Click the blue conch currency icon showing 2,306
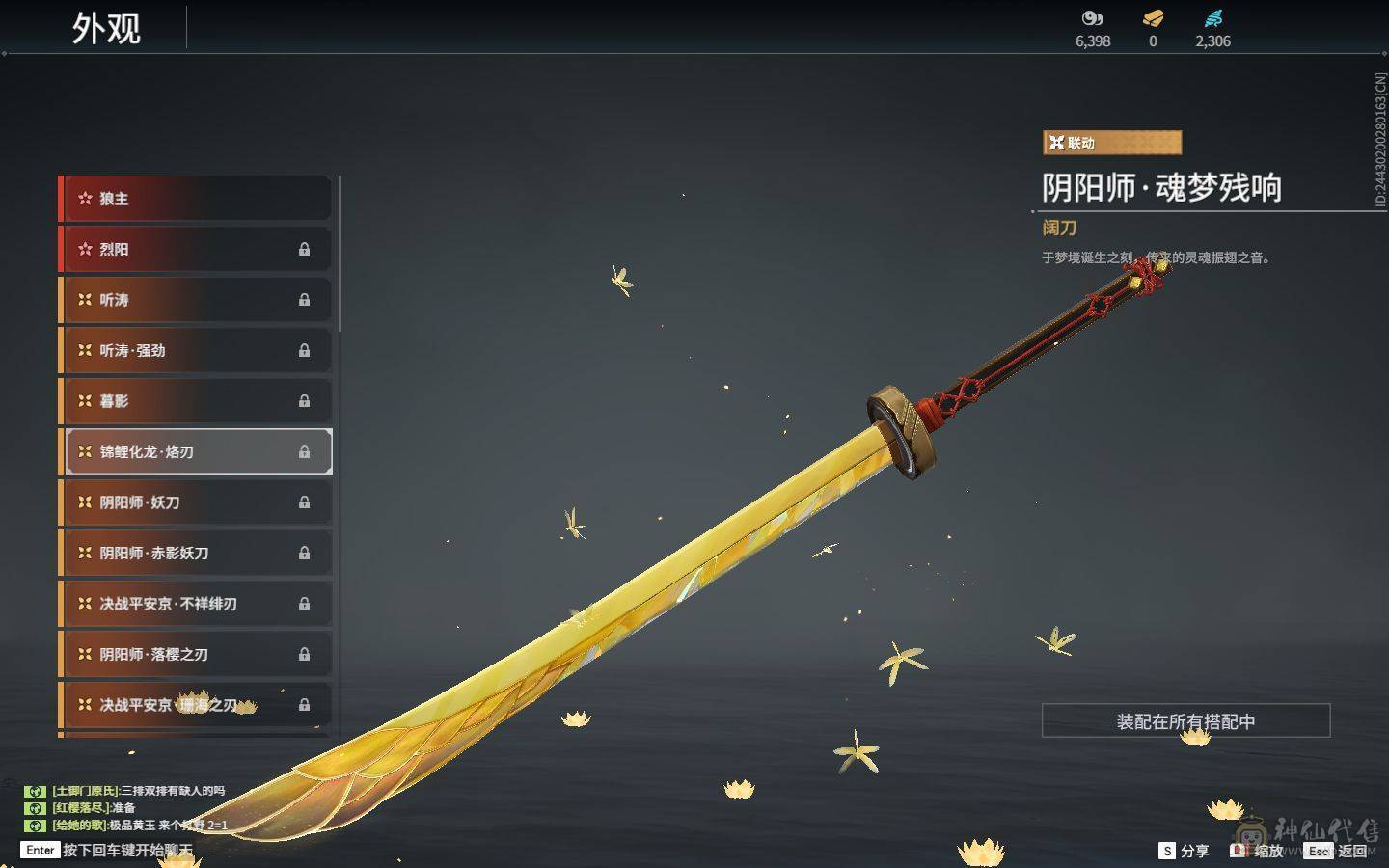 1213,16
